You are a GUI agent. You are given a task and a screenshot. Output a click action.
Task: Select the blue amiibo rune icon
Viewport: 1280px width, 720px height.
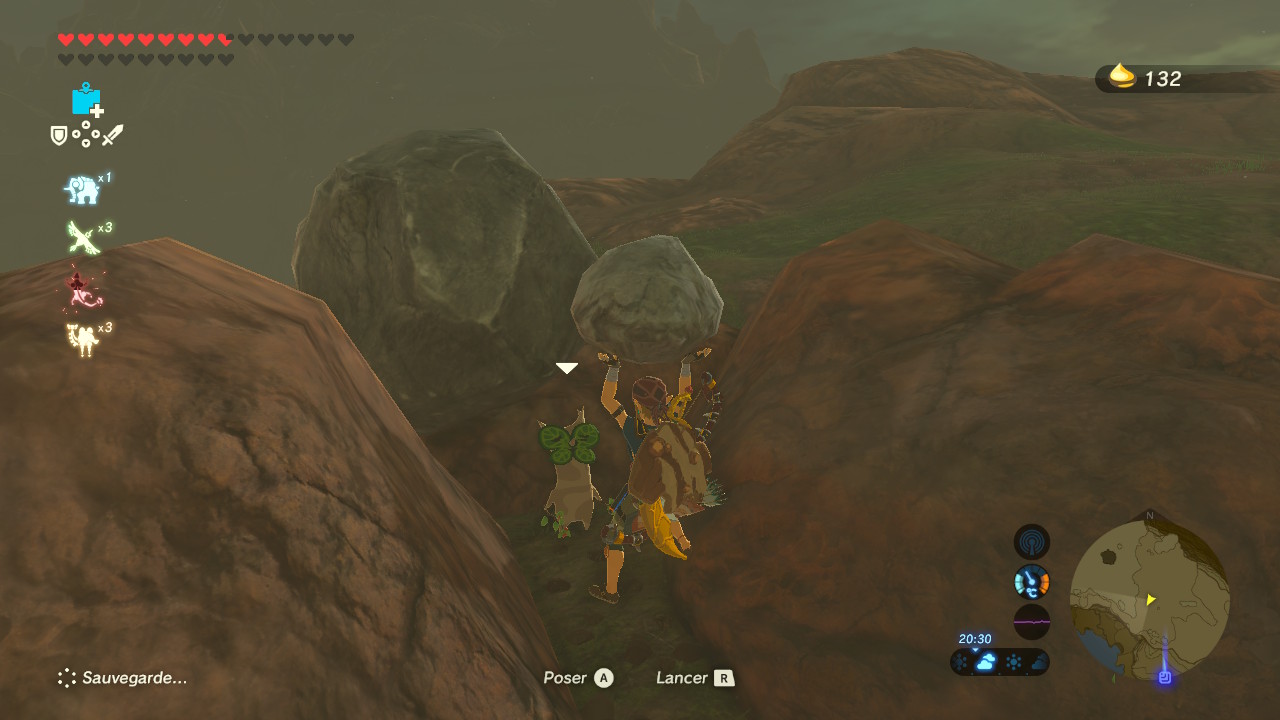pyautogui.click(x=86, y=99)
